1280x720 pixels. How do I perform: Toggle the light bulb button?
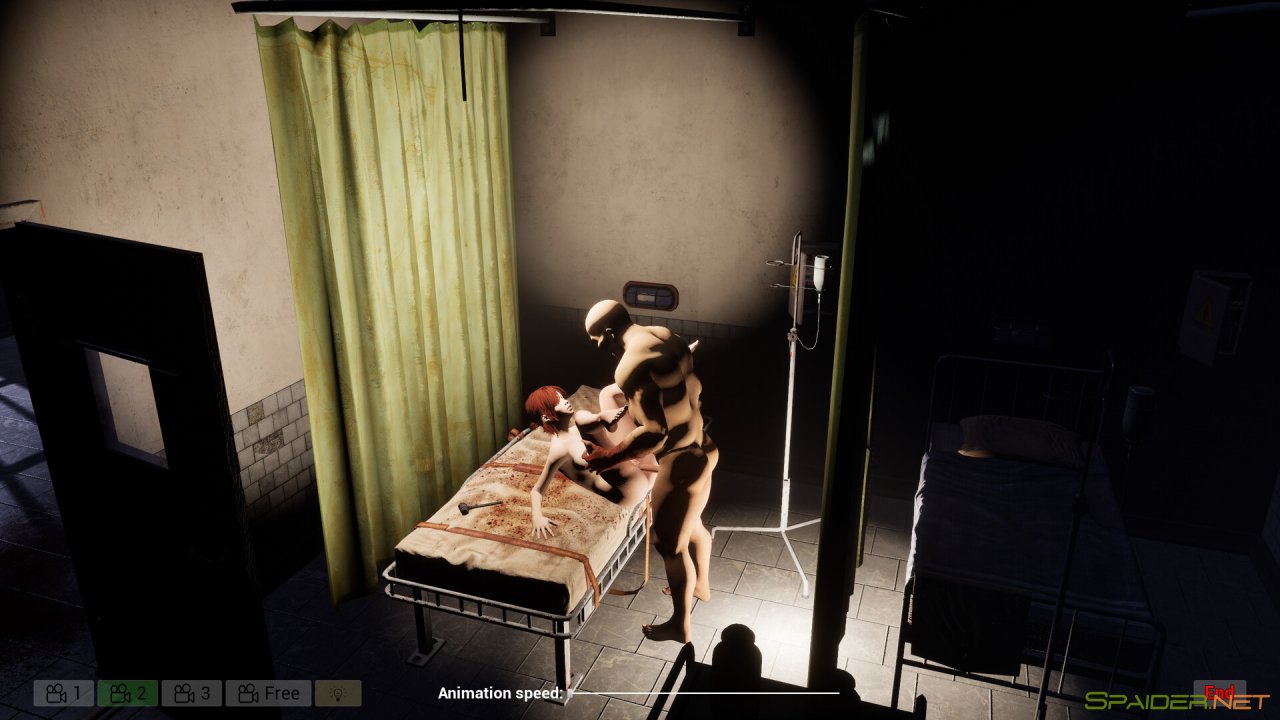[x=338, y=693]
